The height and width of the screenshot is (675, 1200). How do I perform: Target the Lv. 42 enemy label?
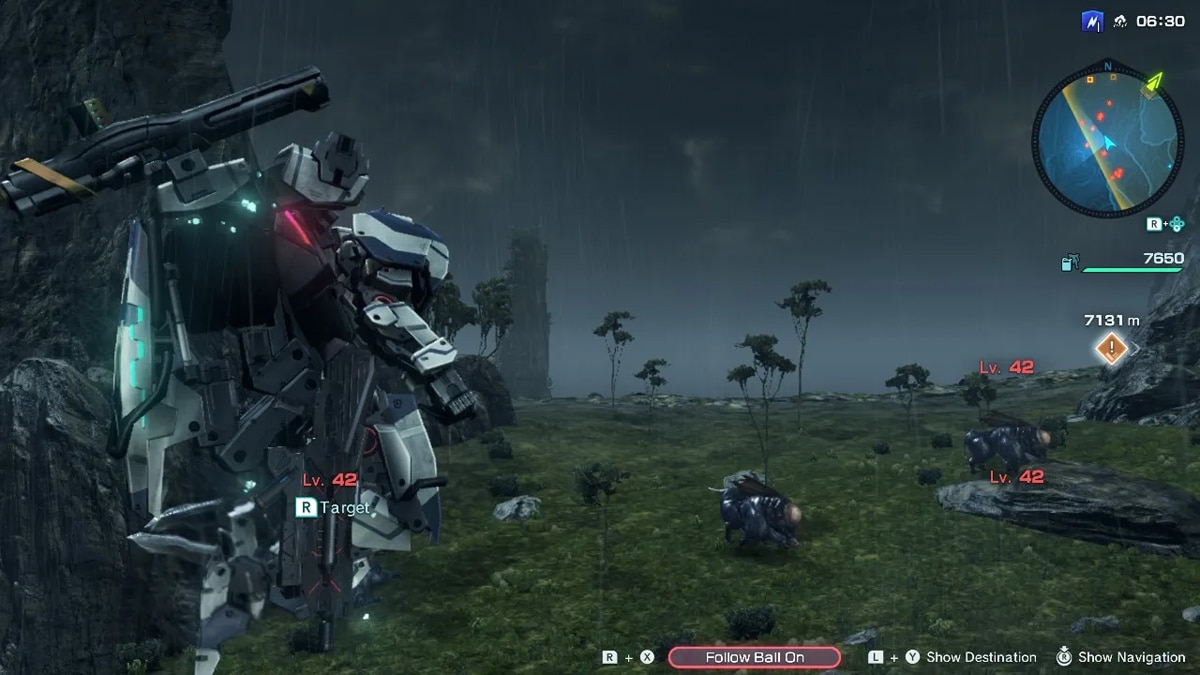pyautogui.click(x=330, y=481)
